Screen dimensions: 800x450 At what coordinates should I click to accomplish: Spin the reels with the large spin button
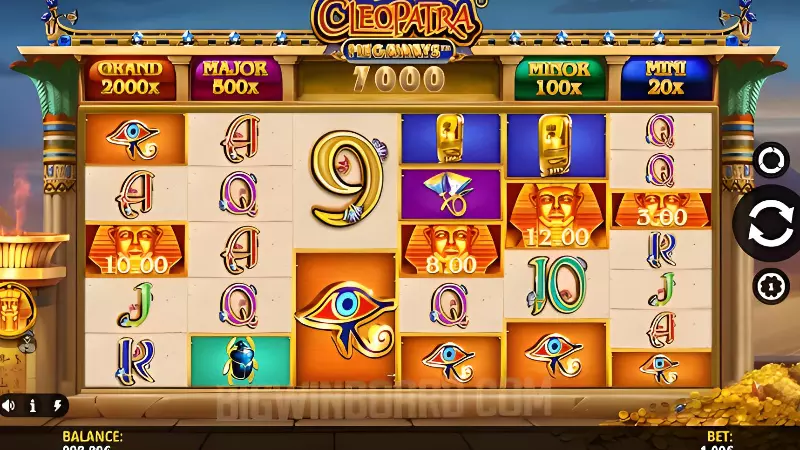click(771, 222)
